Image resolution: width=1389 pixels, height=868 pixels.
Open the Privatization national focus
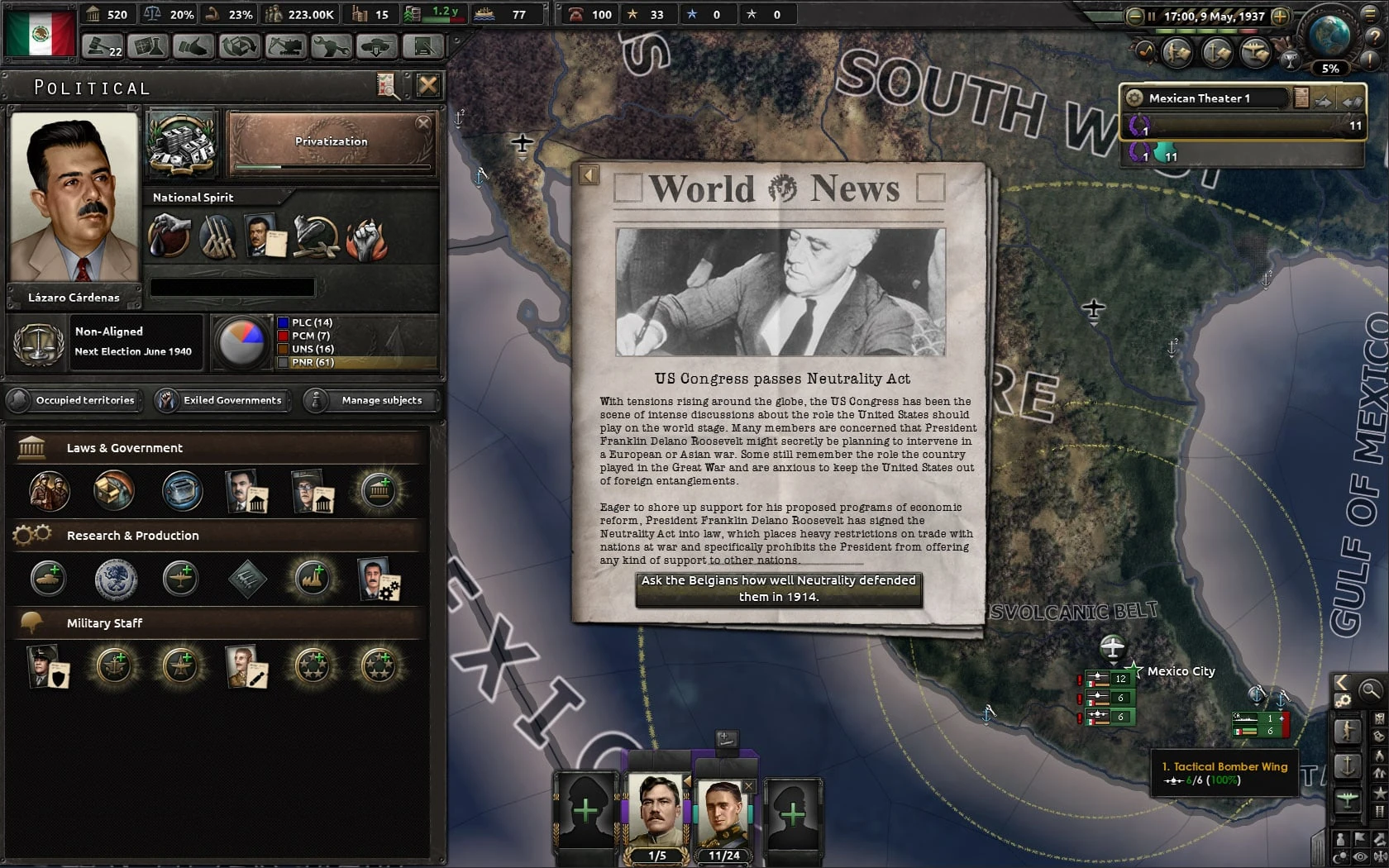332,142
